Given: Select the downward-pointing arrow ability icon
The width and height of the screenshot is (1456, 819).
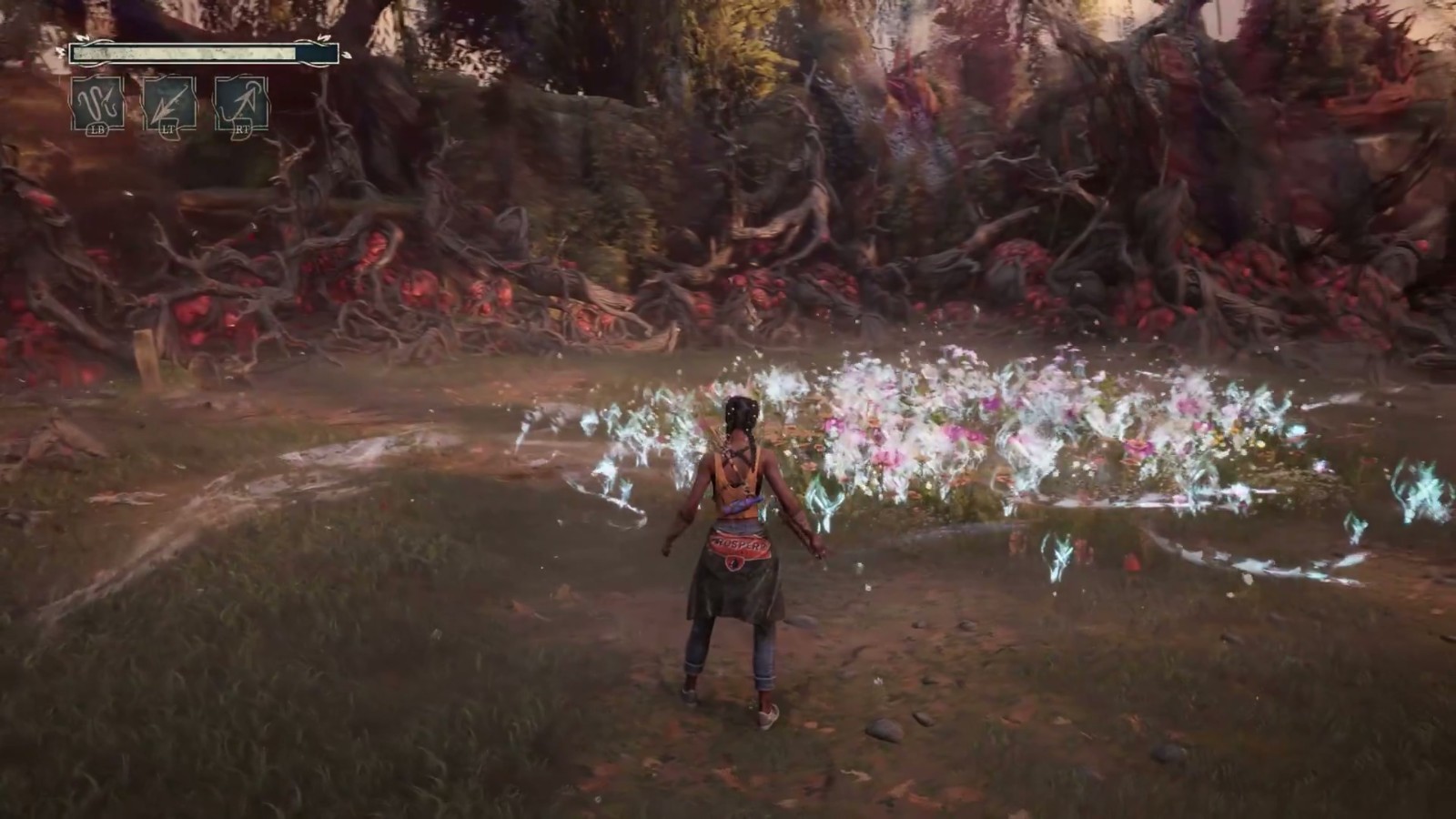Looking at the screenshot, I should tap(169, 105).
